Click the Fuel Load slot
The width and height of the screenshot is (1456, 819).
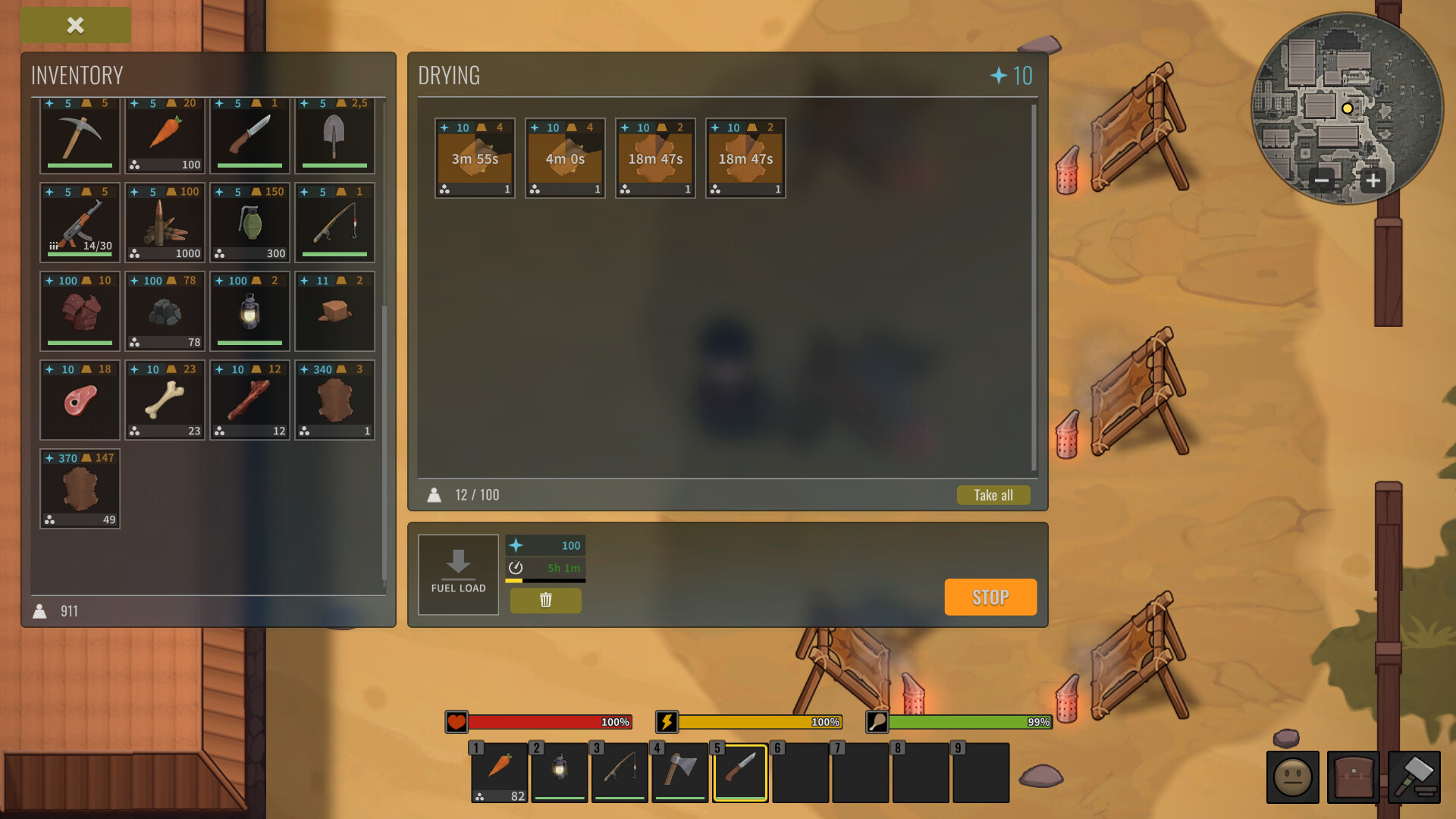click(x=458, y=574)
